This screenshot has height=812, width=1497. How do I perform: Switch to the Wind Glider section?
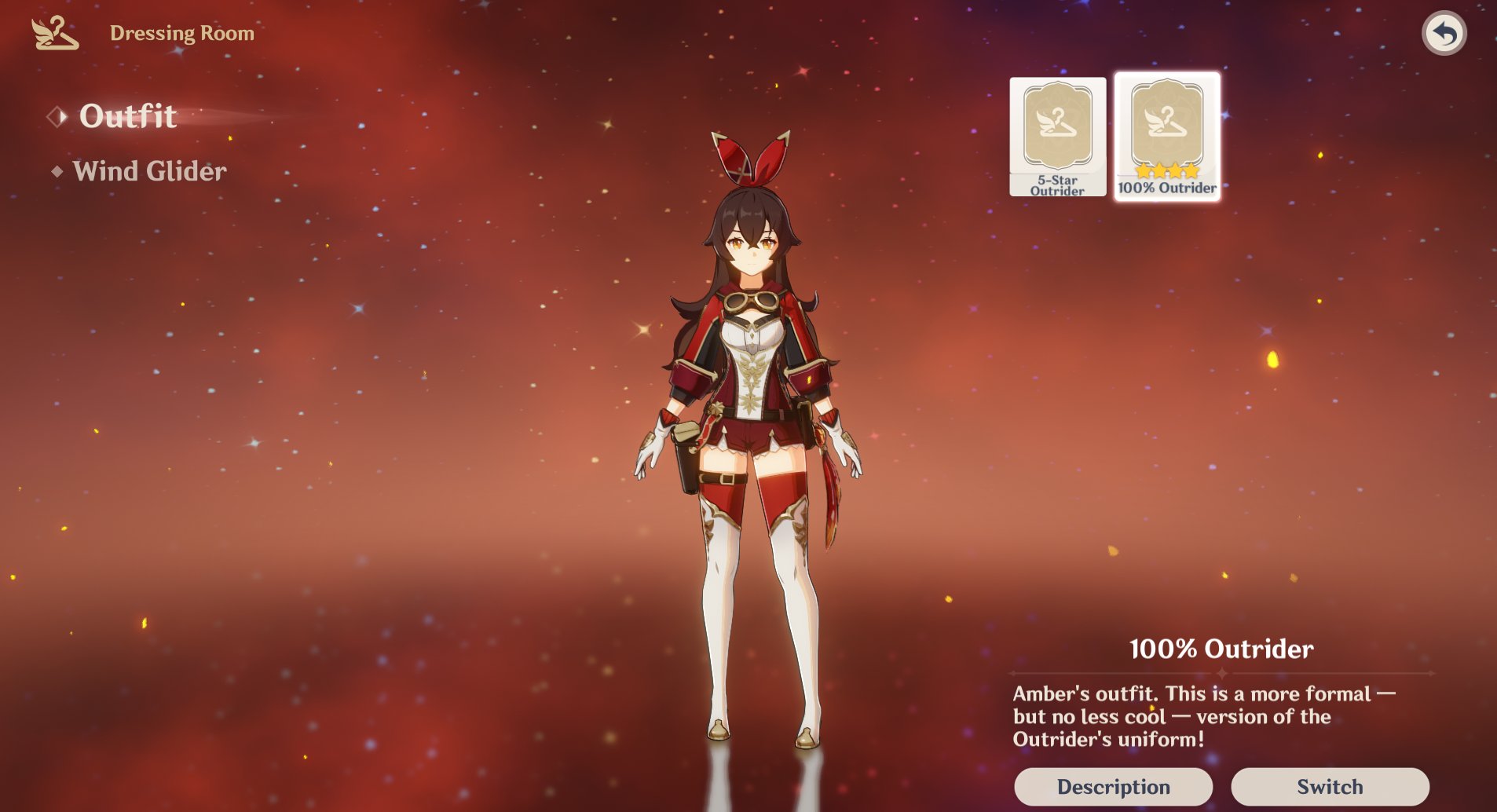click(148, 171)
